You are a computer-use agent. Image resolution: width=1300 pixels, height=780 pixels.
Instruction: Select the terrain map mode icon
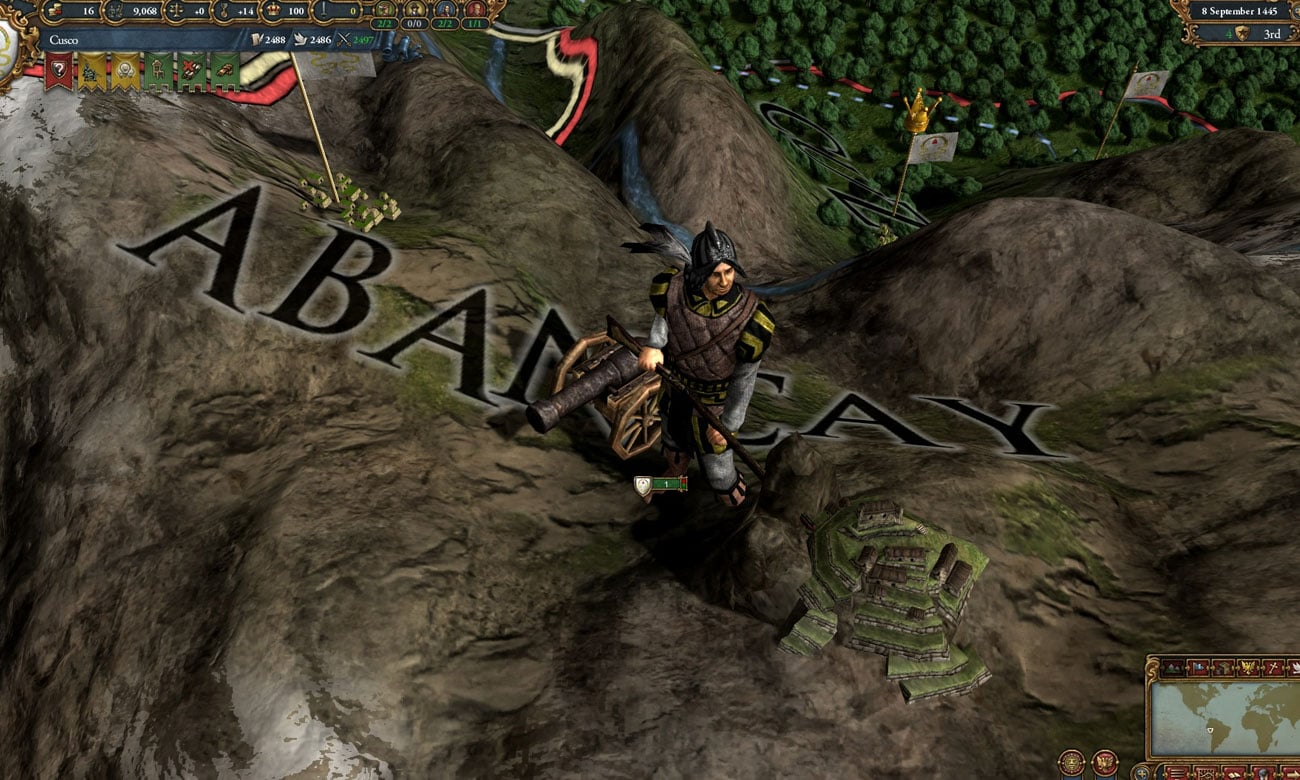[1171, 667]
